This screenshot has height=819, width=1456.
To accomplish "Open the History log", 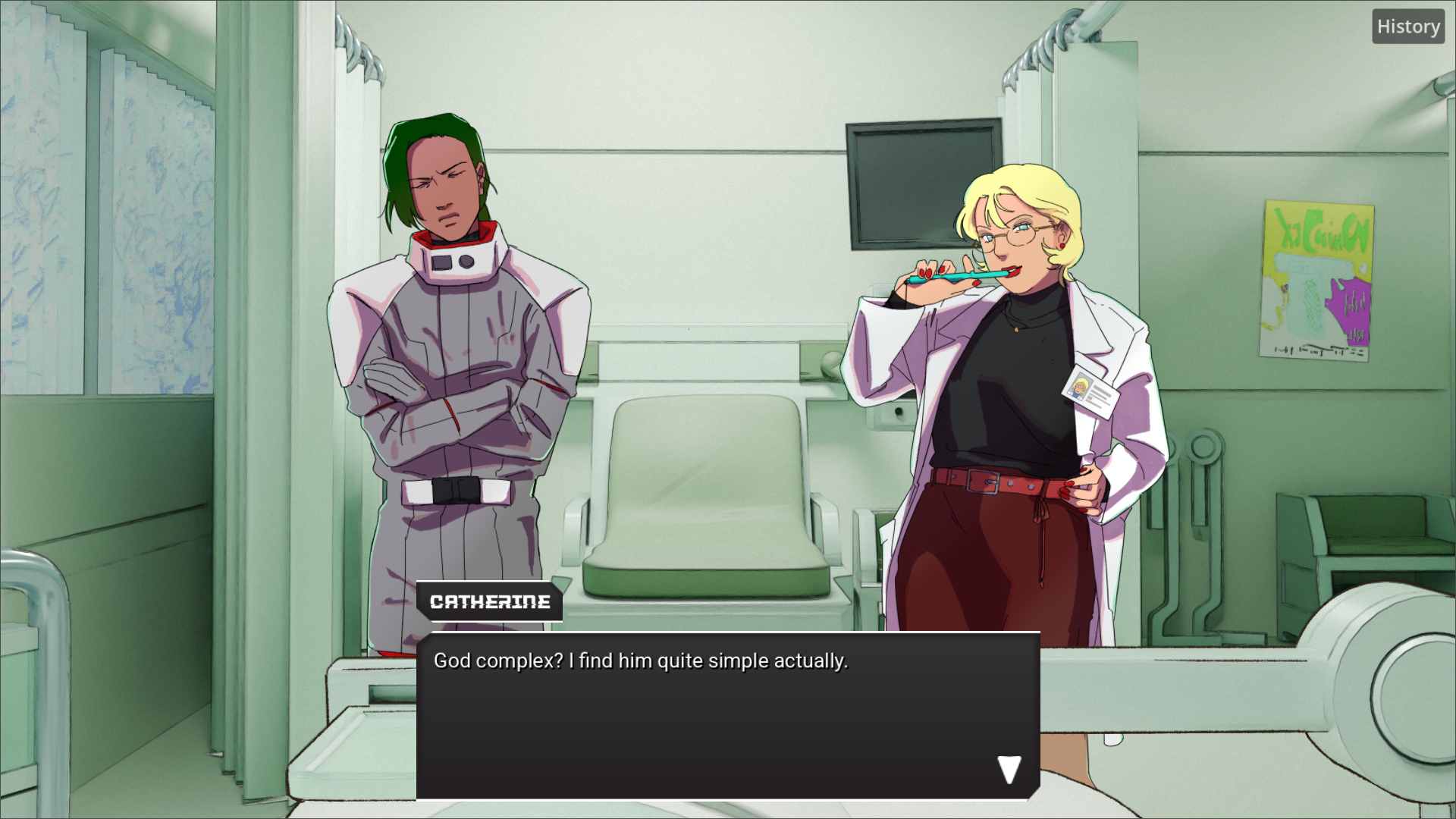I will click(x=1407, y=27).
